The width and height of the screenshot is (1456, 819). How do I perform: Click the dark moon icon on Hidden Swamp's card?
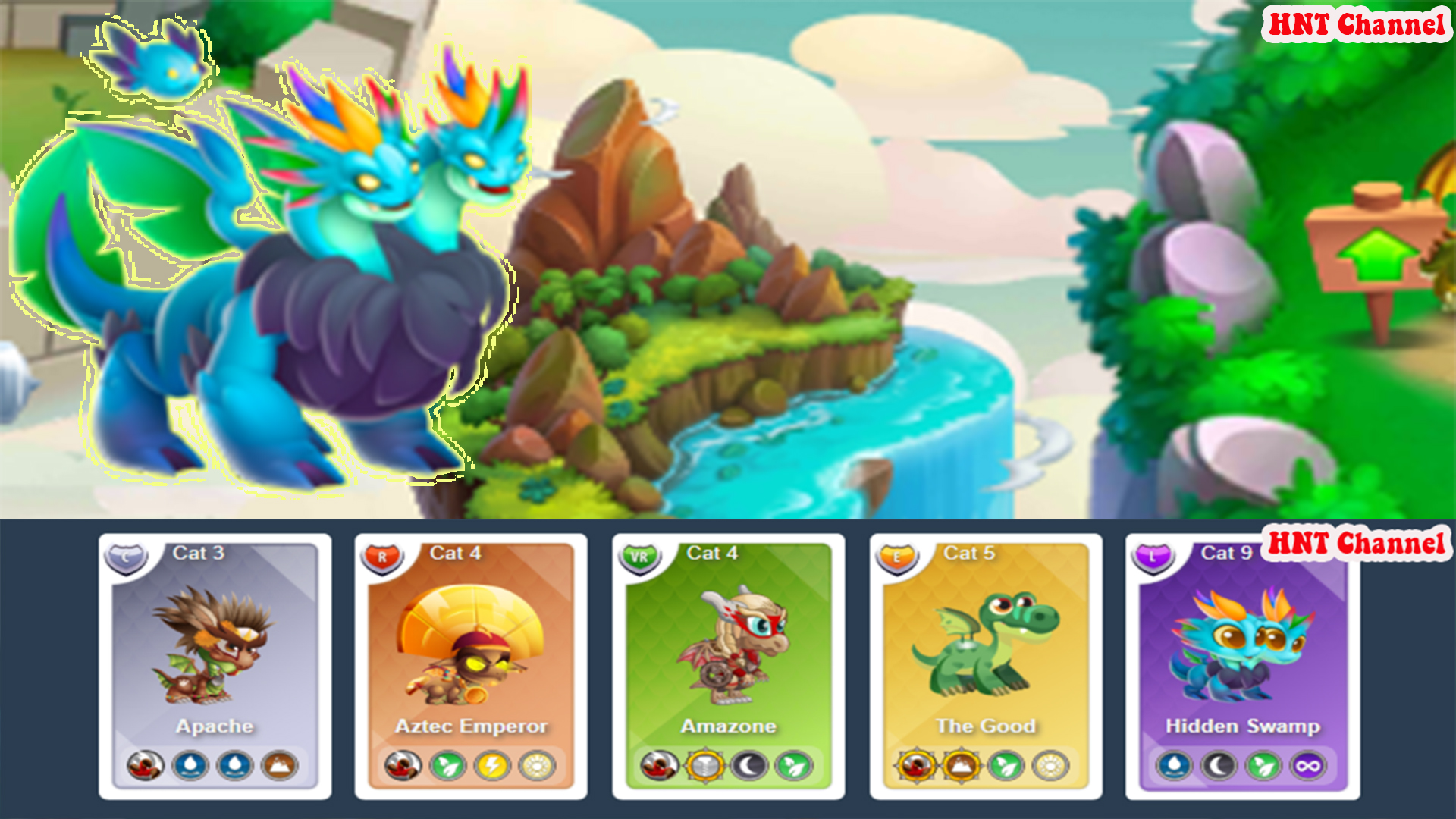click(x=1221, y=766)
